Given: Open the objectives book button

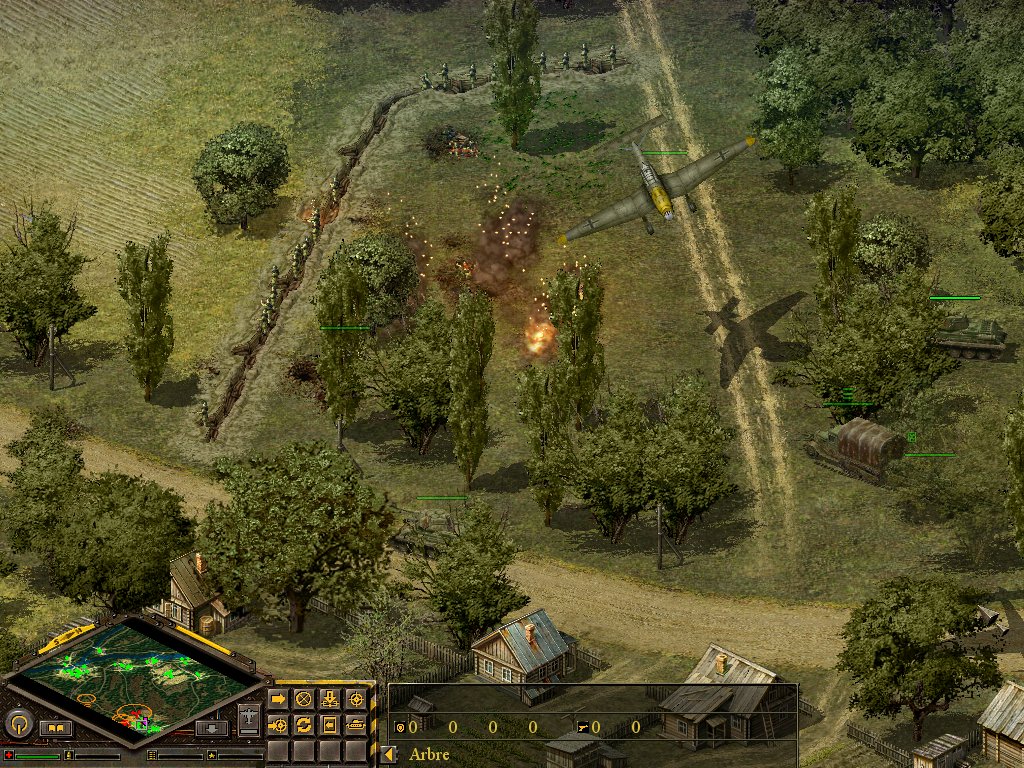Looking at the screenshot, I should point(56,728).
